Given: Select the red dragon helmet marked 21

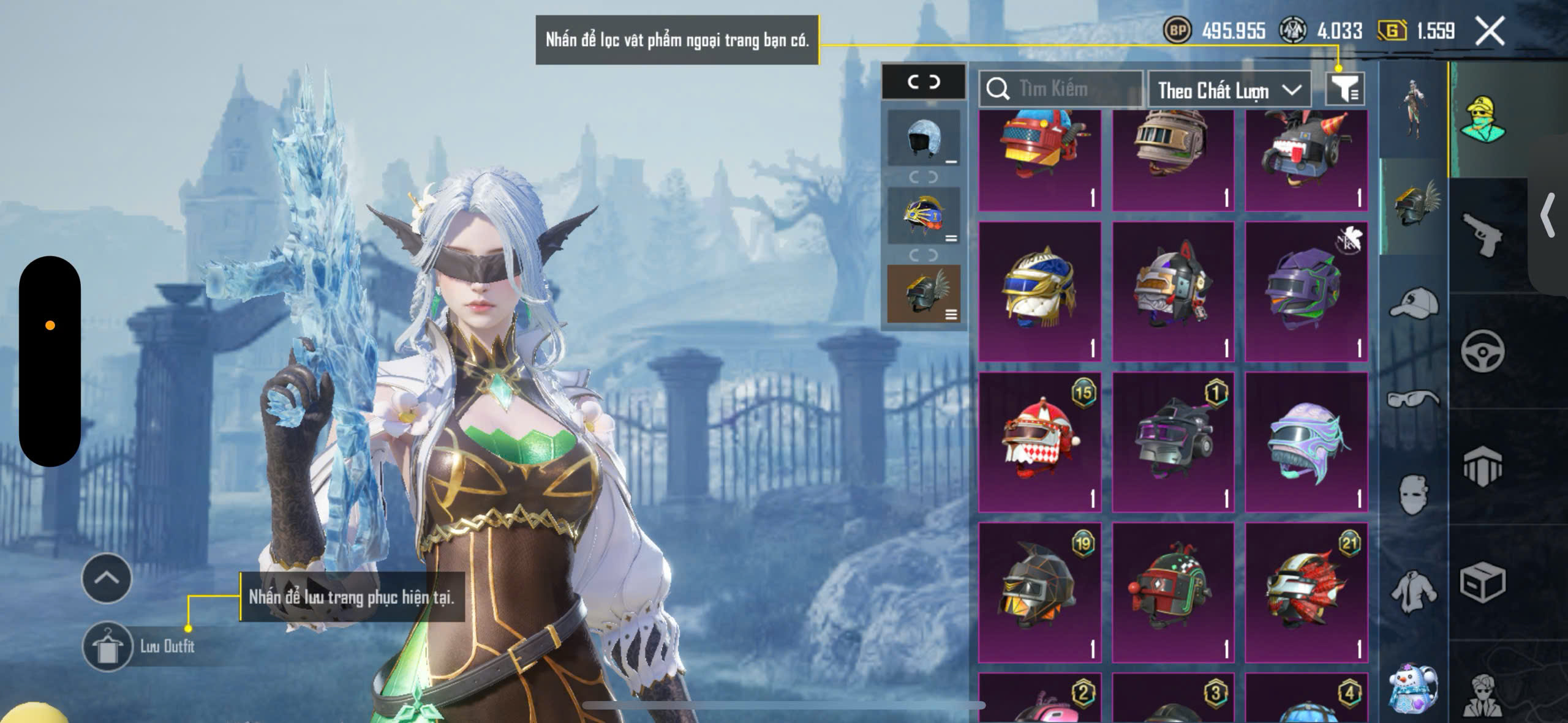Looking at the screenshot, I should click(x=1306, y=591).
